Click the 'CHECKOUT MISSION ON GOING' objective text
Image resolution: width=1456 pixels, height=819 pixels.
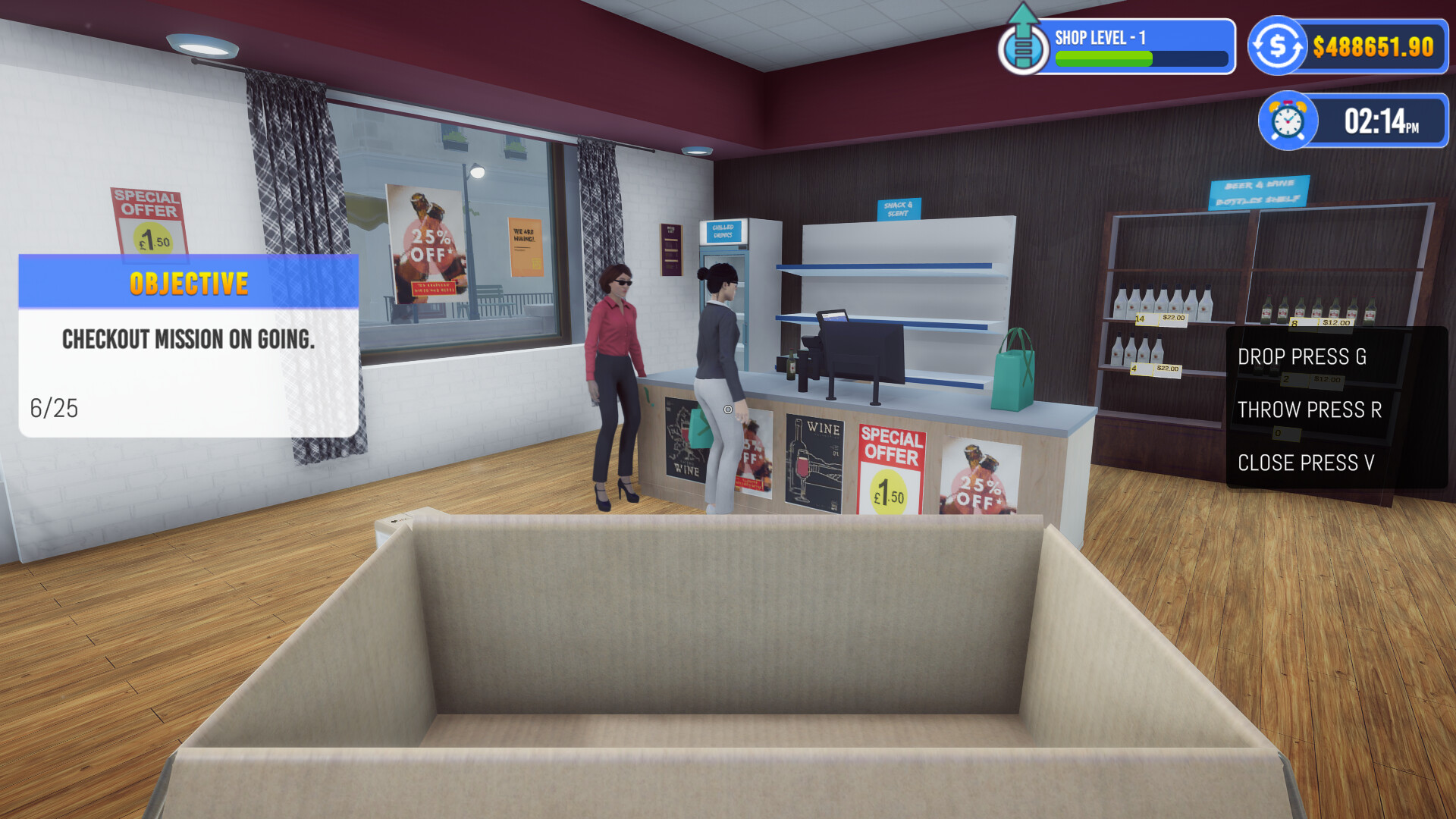click(190, 340)
